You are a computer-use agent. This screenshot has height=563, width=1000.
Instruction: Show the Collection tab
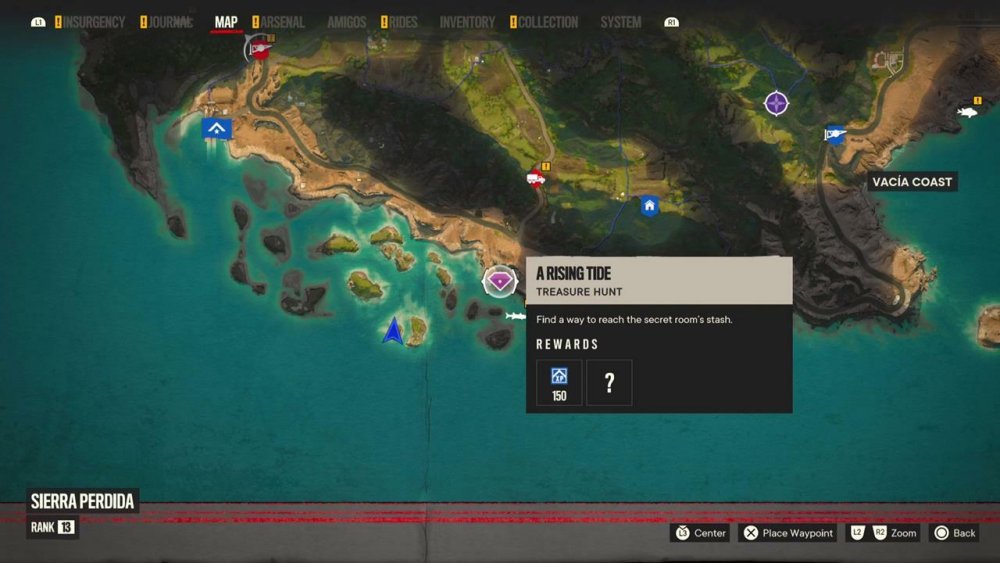[548, 22]
